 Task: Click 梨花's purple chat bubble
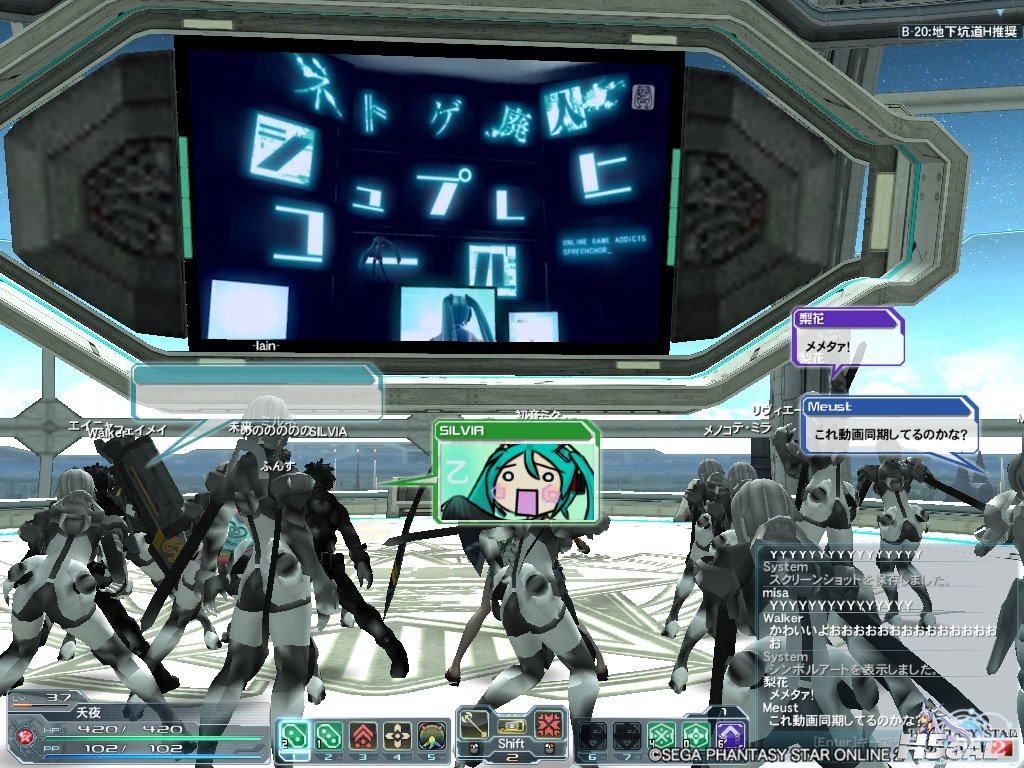point(849,338)
